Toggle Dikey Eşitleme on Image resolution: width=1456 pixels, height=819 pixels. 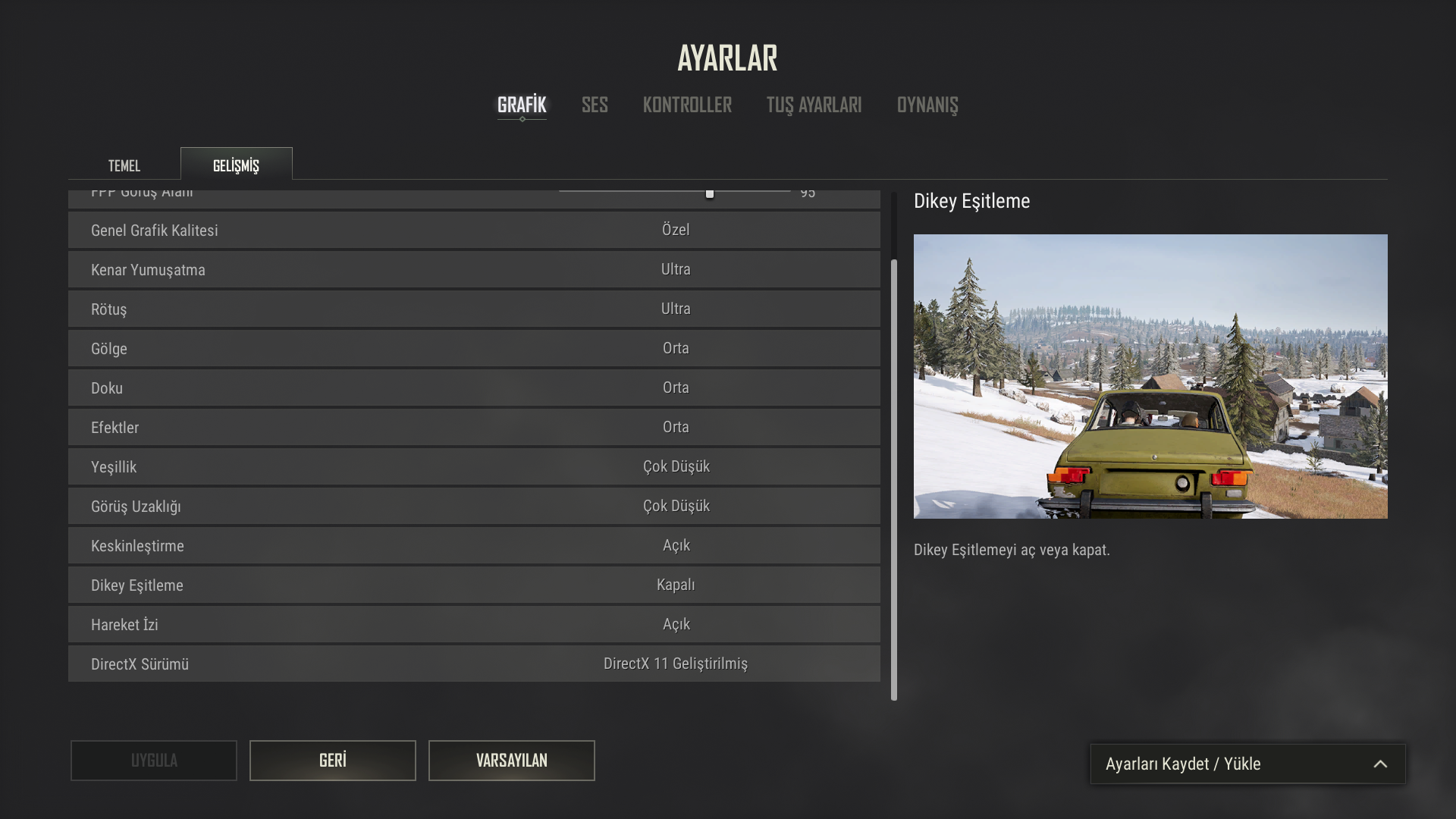675,585
